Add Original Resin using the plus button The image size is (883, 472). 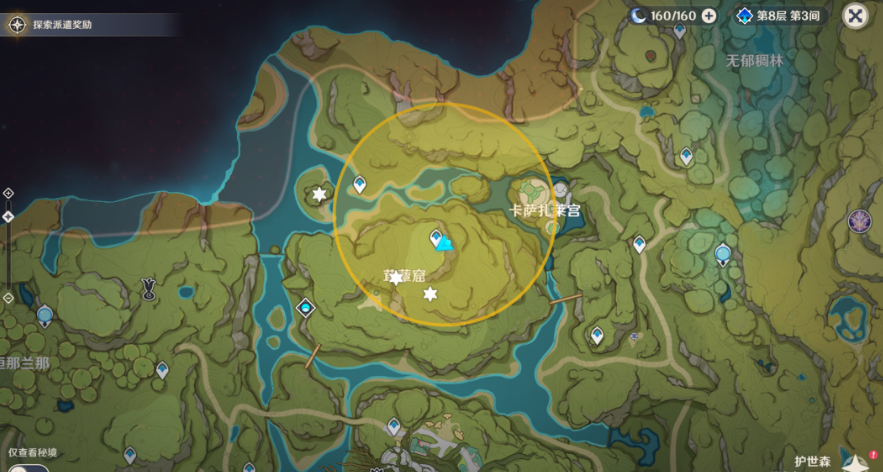709,15
